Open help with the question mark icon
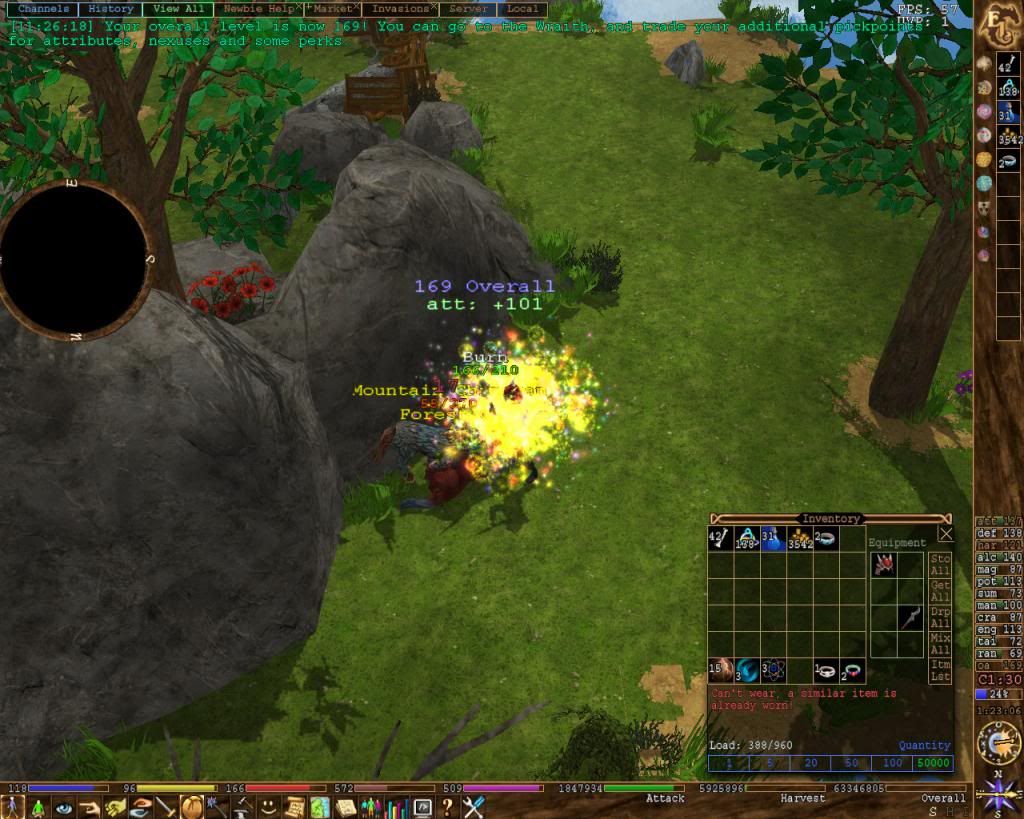The height and width of the screenshot is (819, 1024). click(x=447, y=807)
